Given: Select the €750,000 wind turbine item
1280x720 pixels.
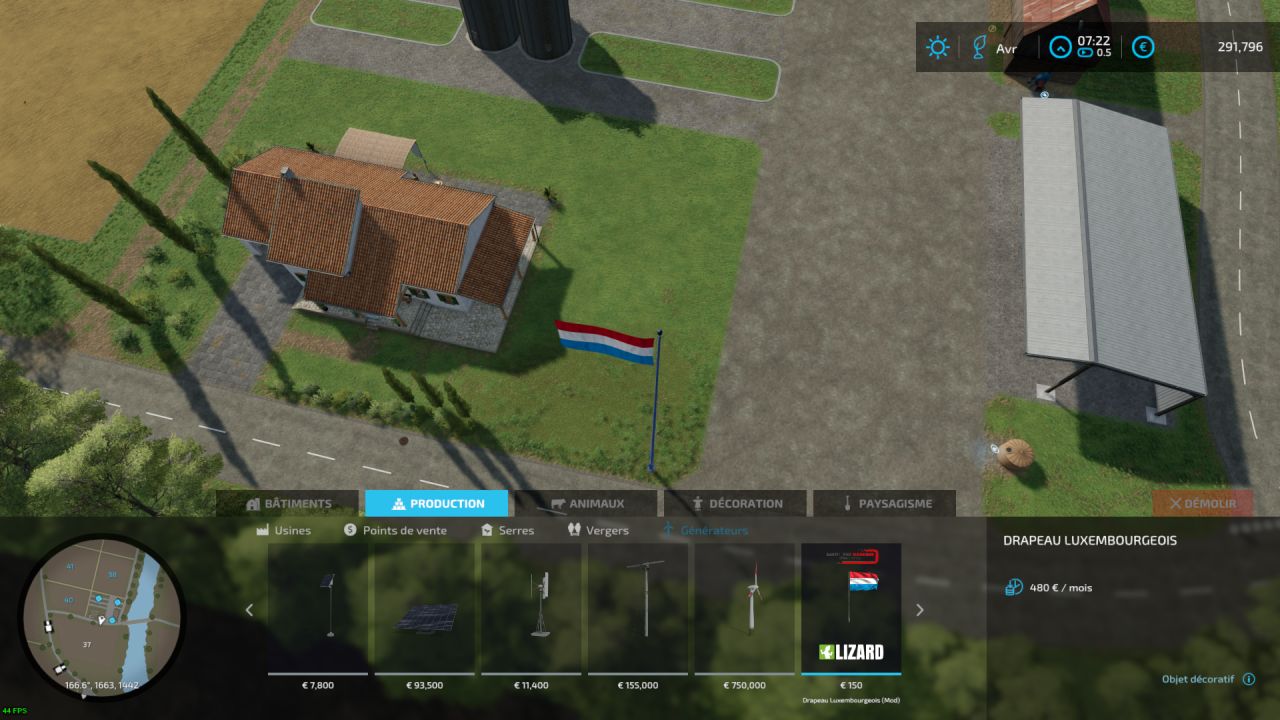Looking at the screenshot, I should (x=744, y=605).
